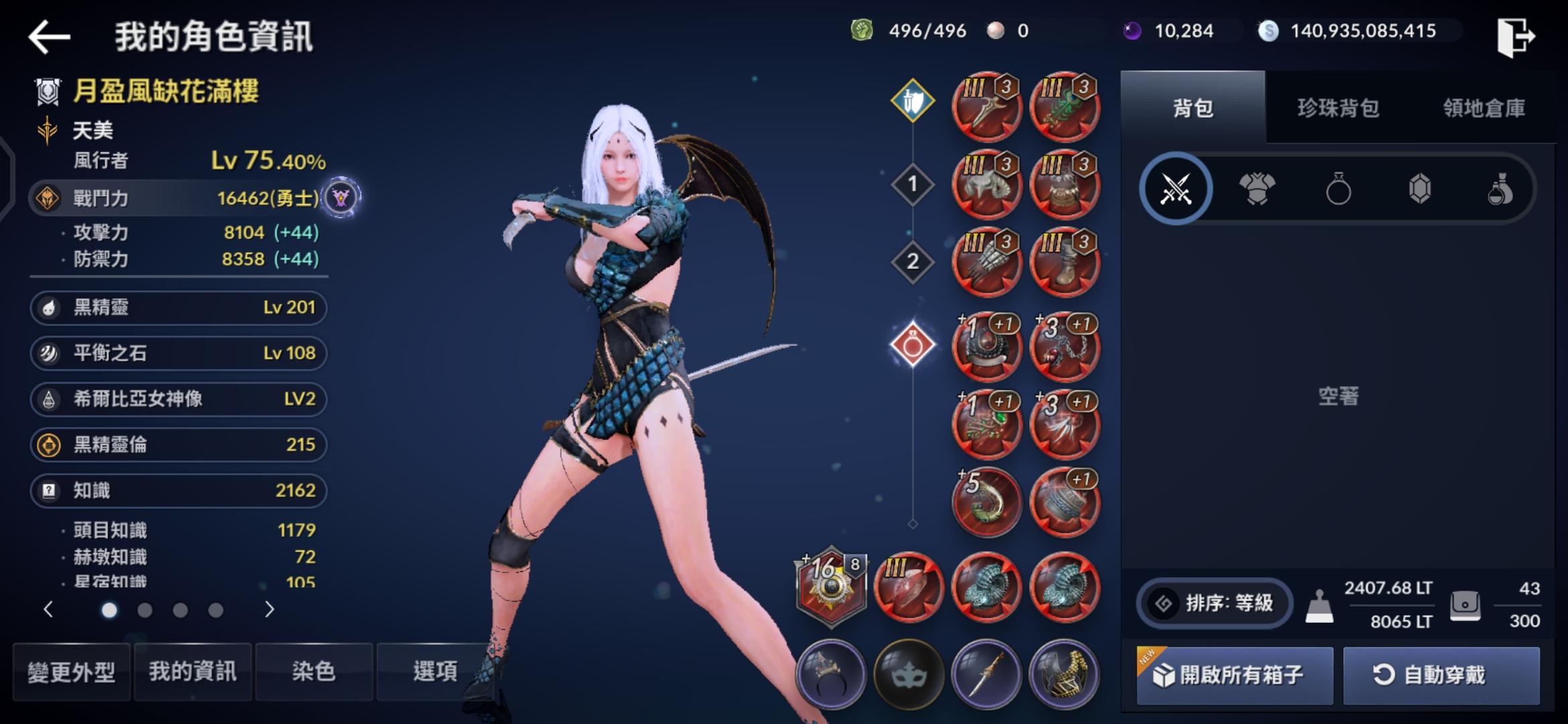Select the weapon category filter in backpack
The height and width of the screenshot is (724, 1568).
click(x=1177, y=189)
